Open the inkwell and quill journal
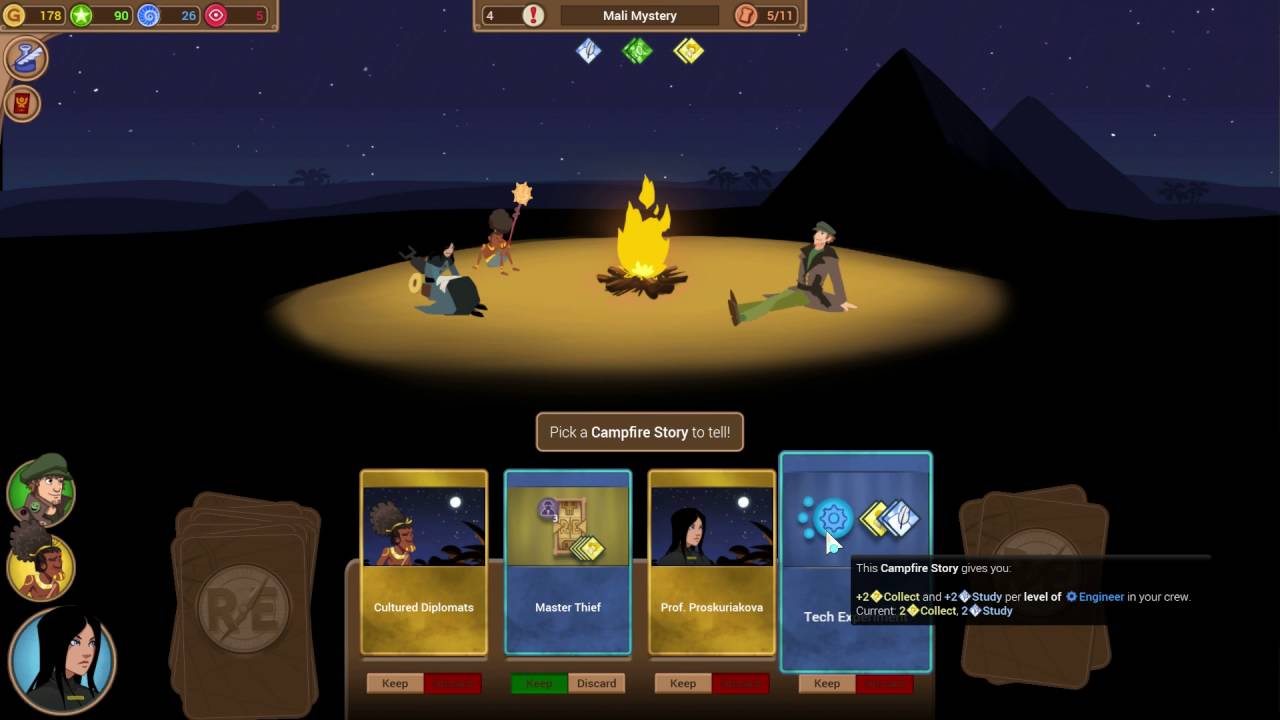 click(x=26, y=58)
